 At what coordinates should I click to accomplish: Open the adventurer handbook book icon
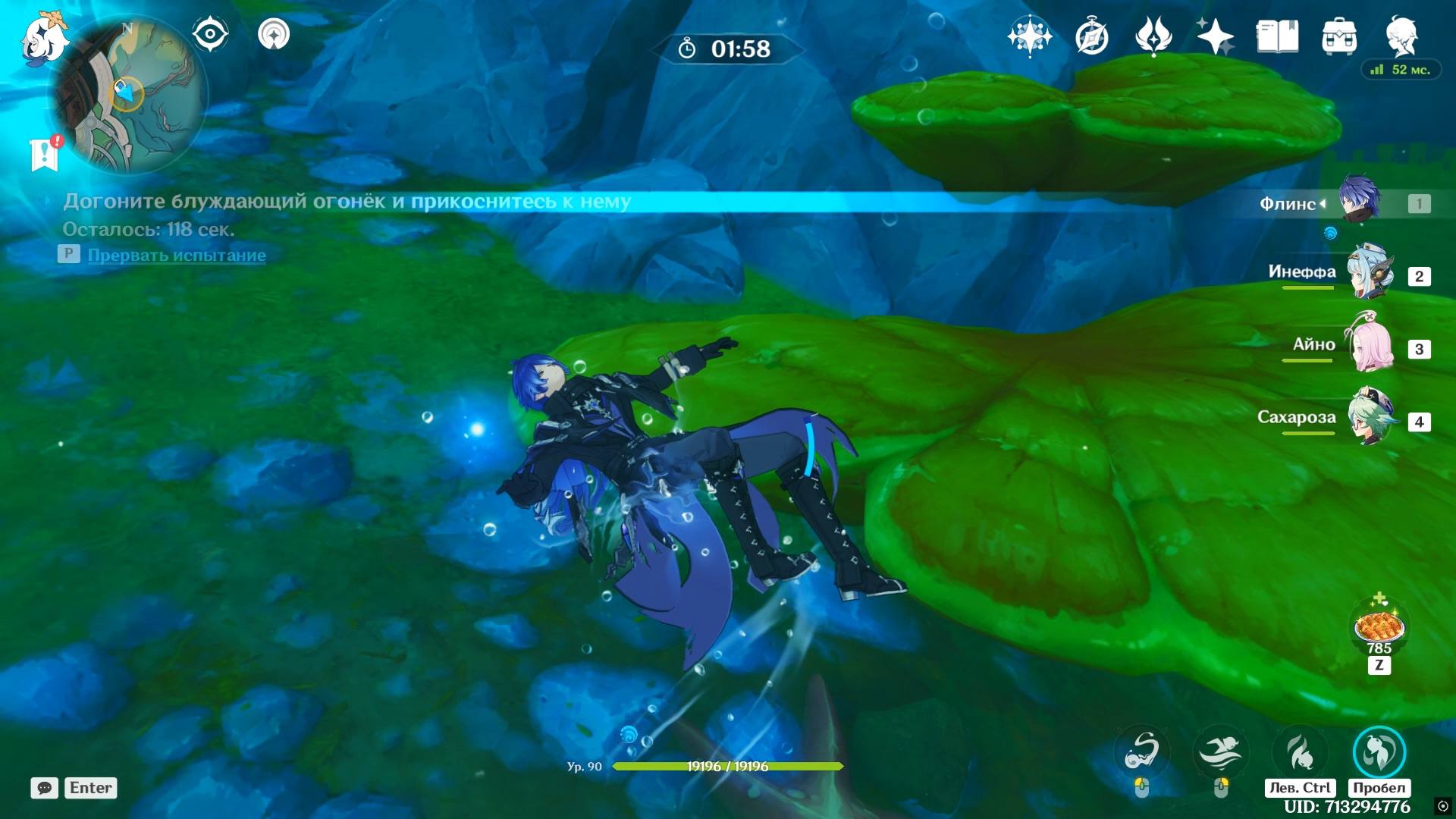point(1277,36)
